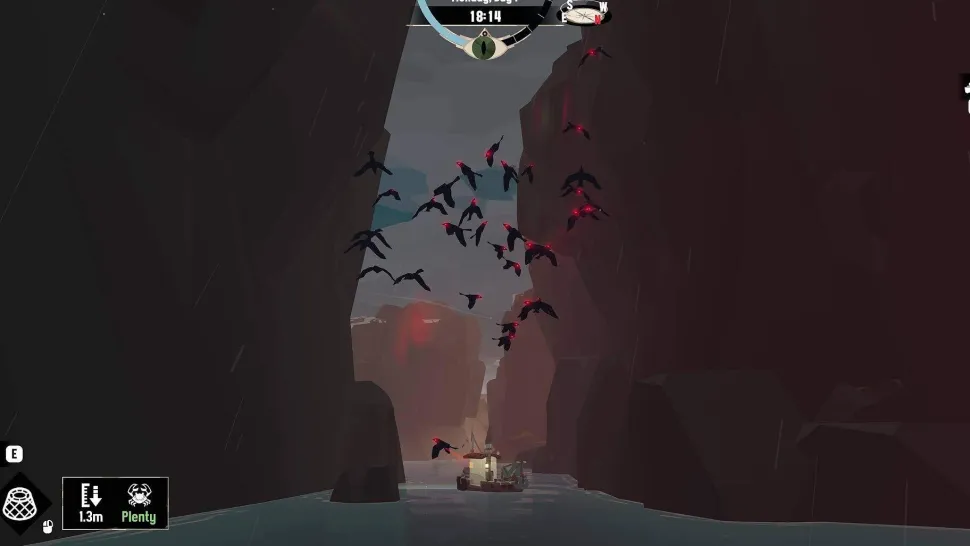Click the compass at the top
Image resolution: width=970 pixels, height=546 pixels.
585,13
